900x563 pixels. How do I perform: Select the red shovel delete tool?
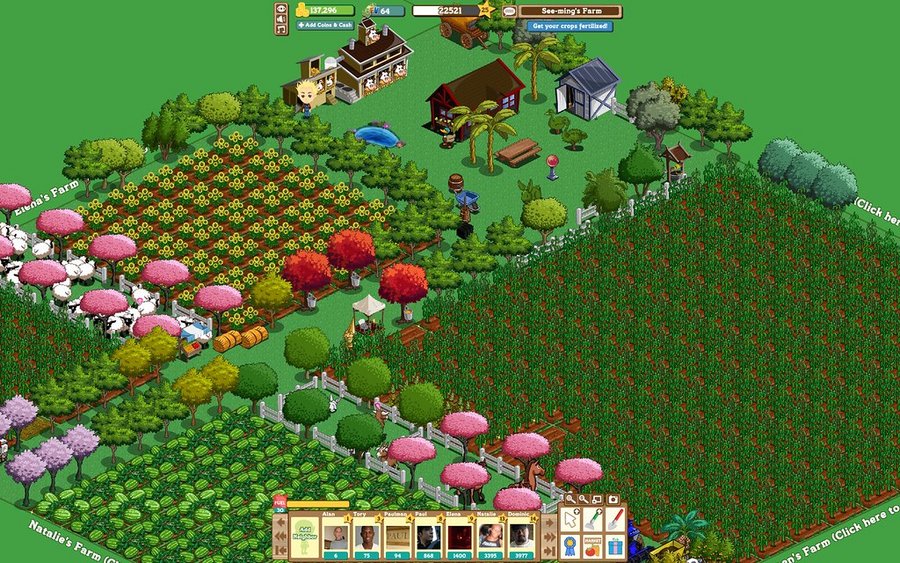(615, 519)
